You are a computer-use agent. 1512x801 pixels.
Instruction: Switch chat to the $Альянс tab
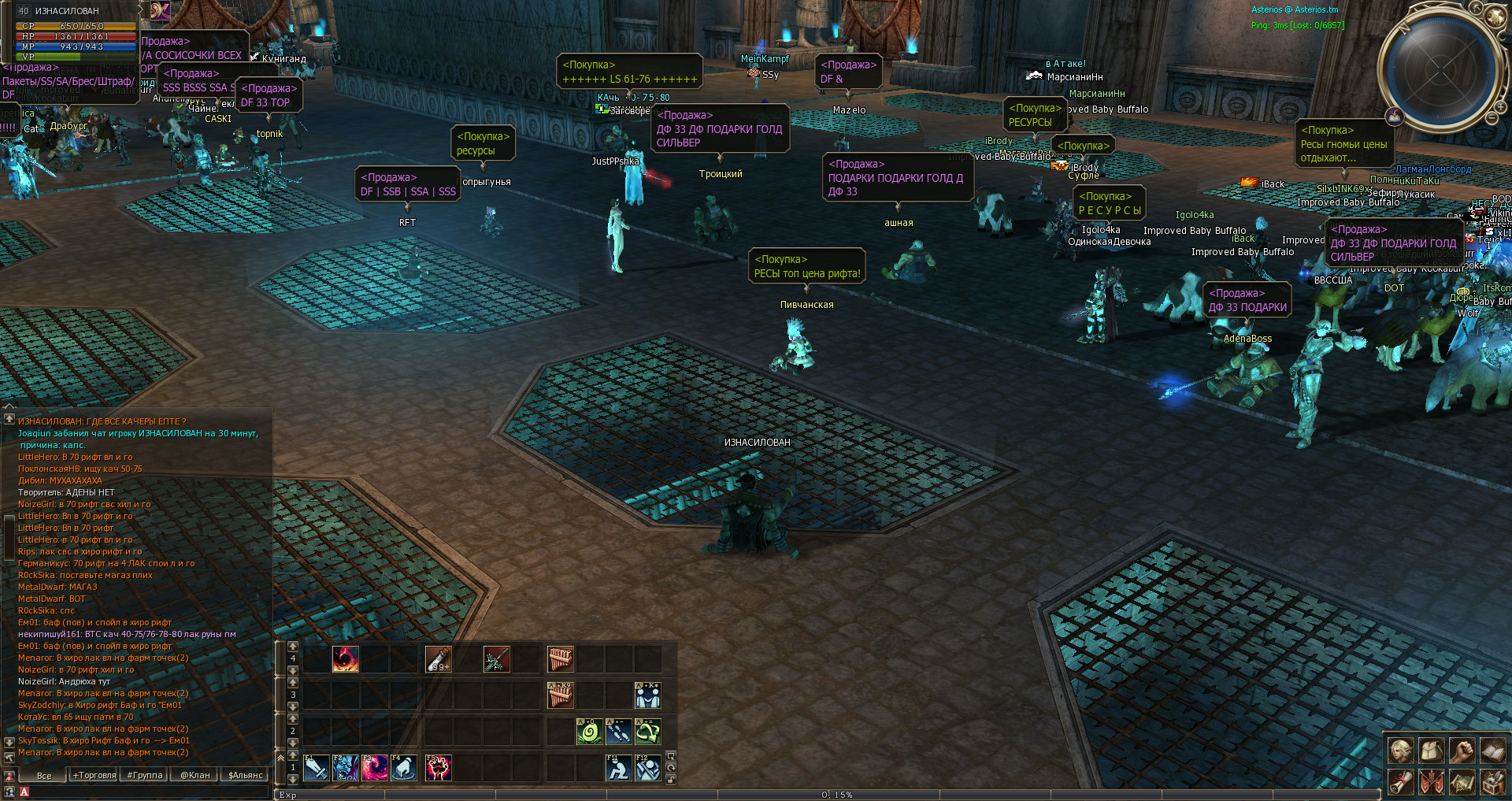246,775
